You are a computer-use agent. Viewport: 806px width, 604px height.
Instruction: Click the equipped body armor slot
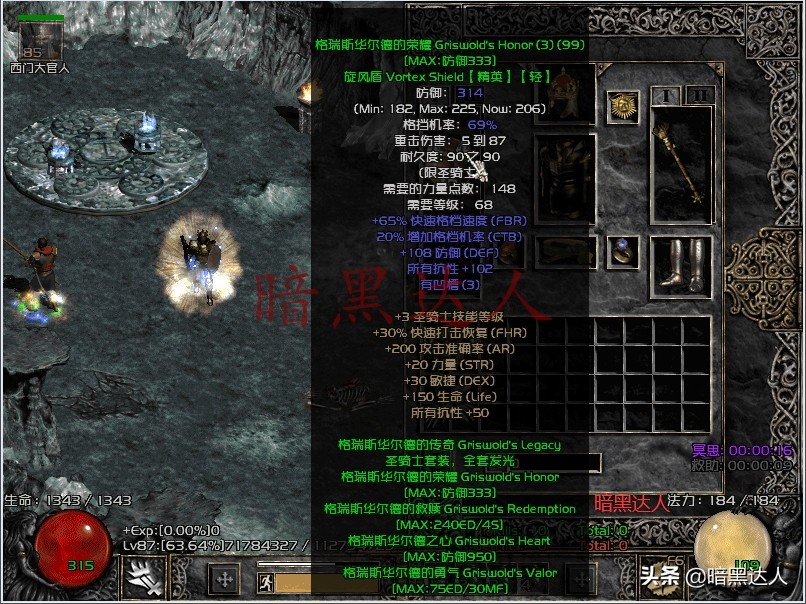click(565, 178)
